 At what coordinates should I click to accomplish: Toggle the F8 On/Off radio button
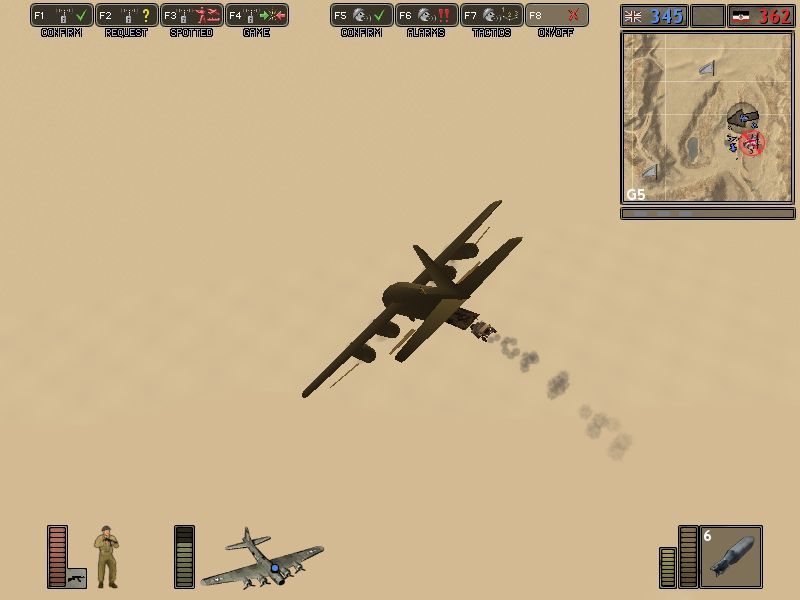(x=557, y=16)
